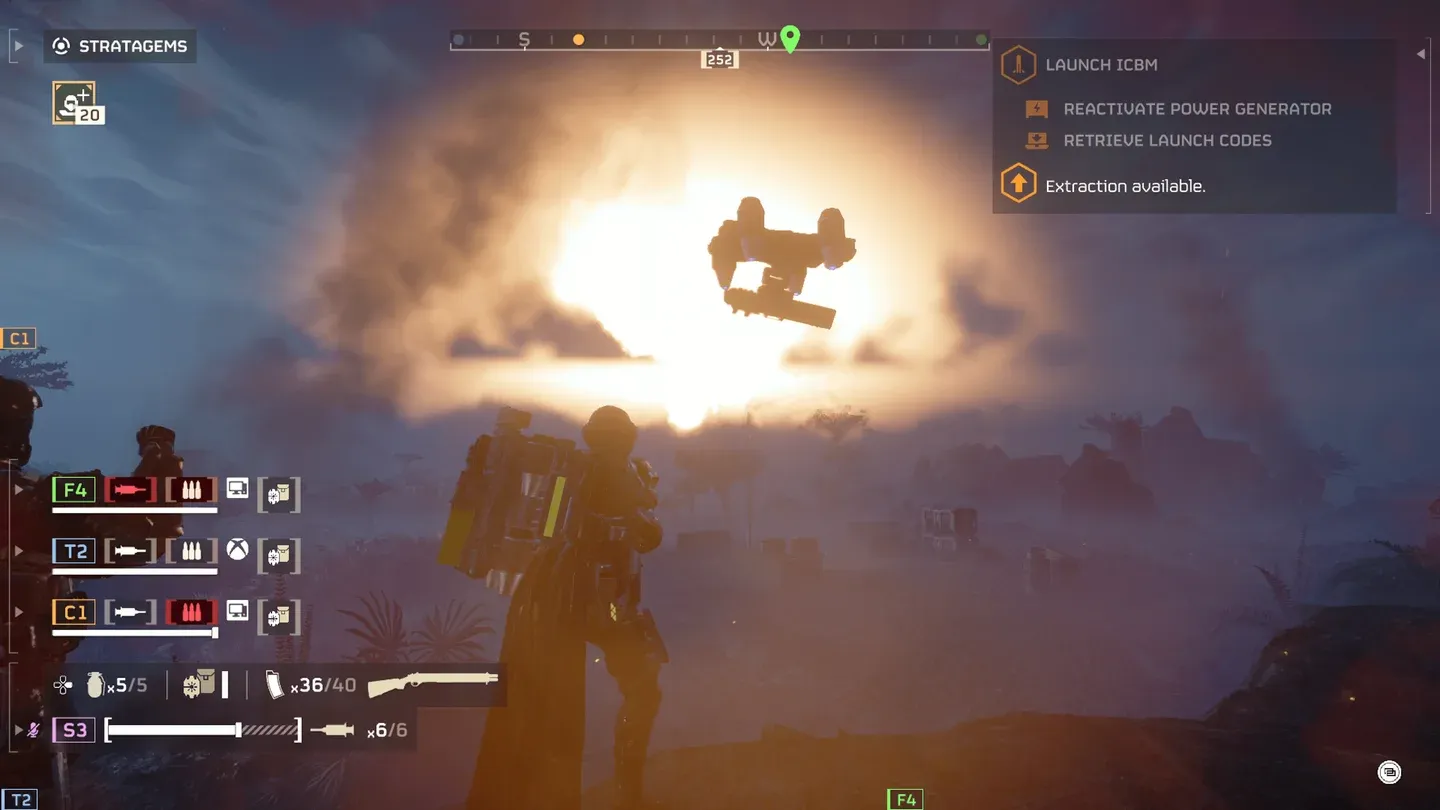Viewport: 1440px width, 810px height.
Task: Toggle the muted microphone icon
Action: 34,730
